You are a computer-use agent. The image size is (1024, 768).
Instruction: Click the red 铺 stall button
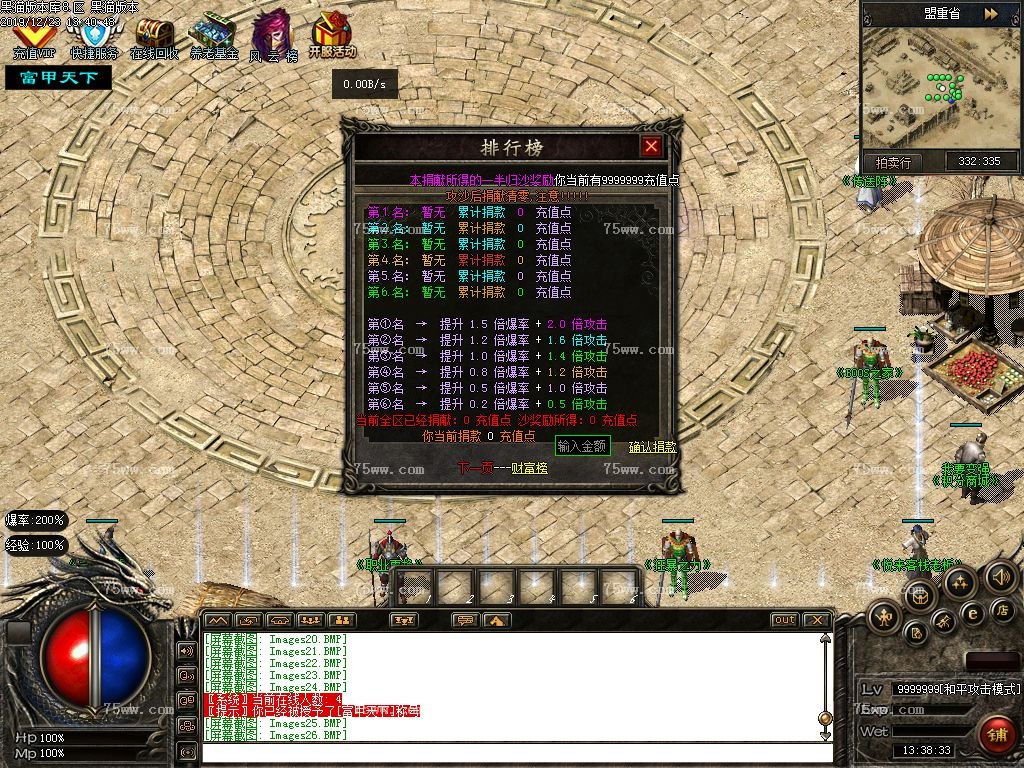tap(995, 735)
